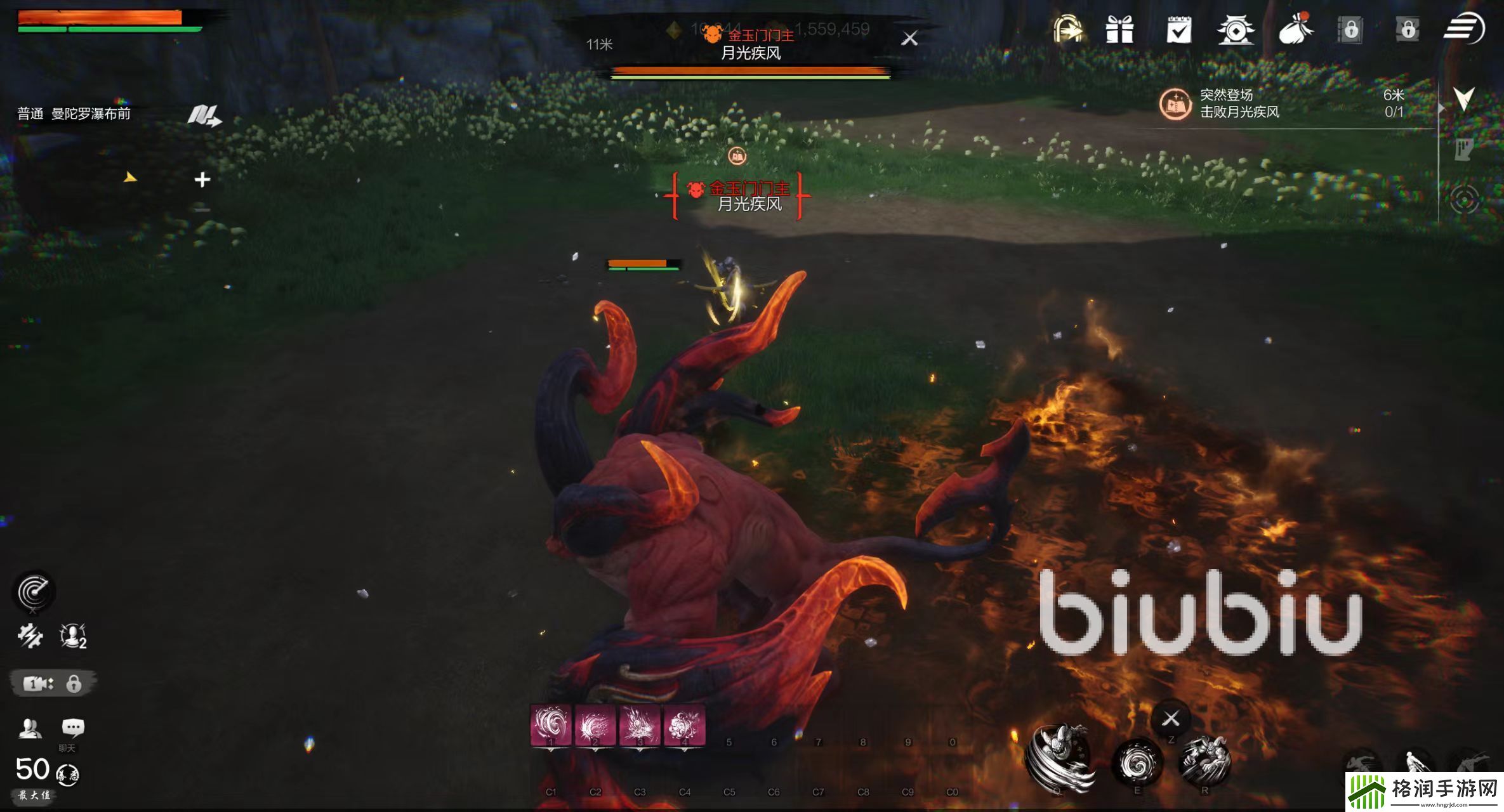Cast the flower cloud skill in slot 4
This screenshot has width=1504, height=812.
pos(684,725)
